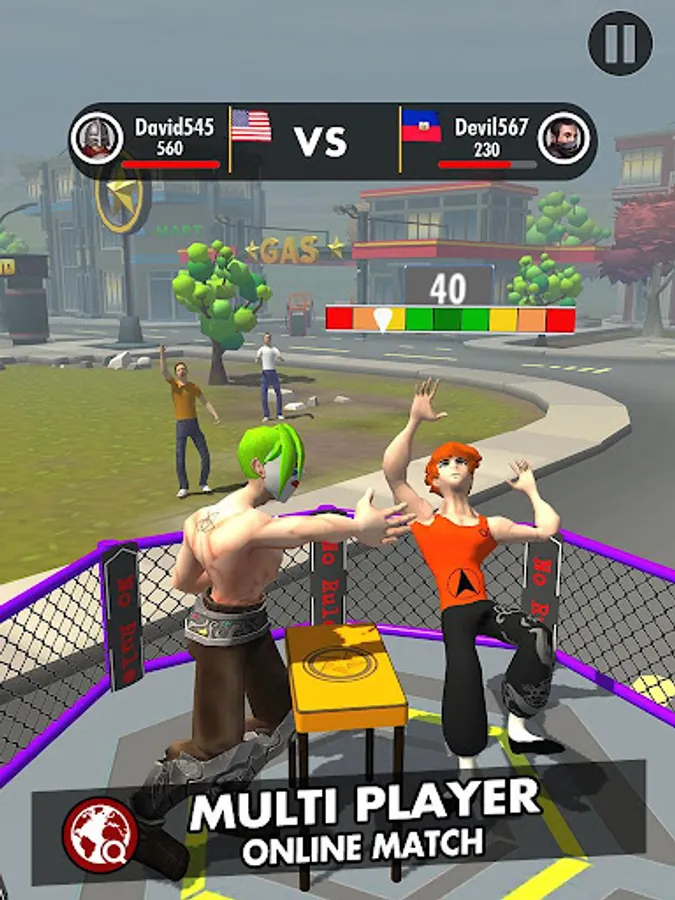Tap Devil567's masked player avatar
The height and width of the screenshot is (900, 675).
pos(562,138)
